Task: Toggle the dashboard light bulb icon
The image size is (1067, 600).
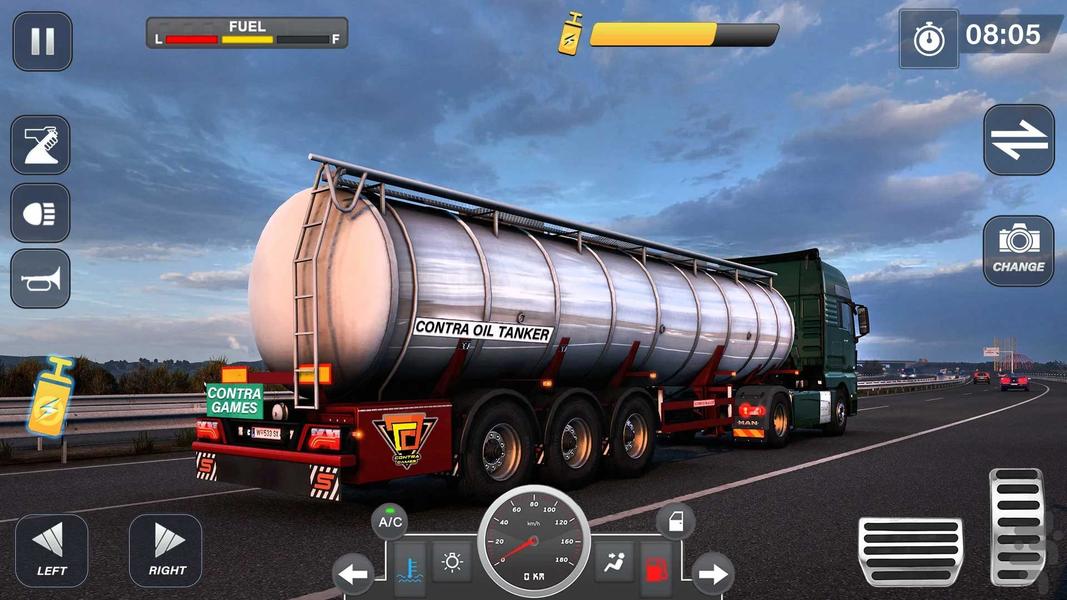Action: pos(452,562)
